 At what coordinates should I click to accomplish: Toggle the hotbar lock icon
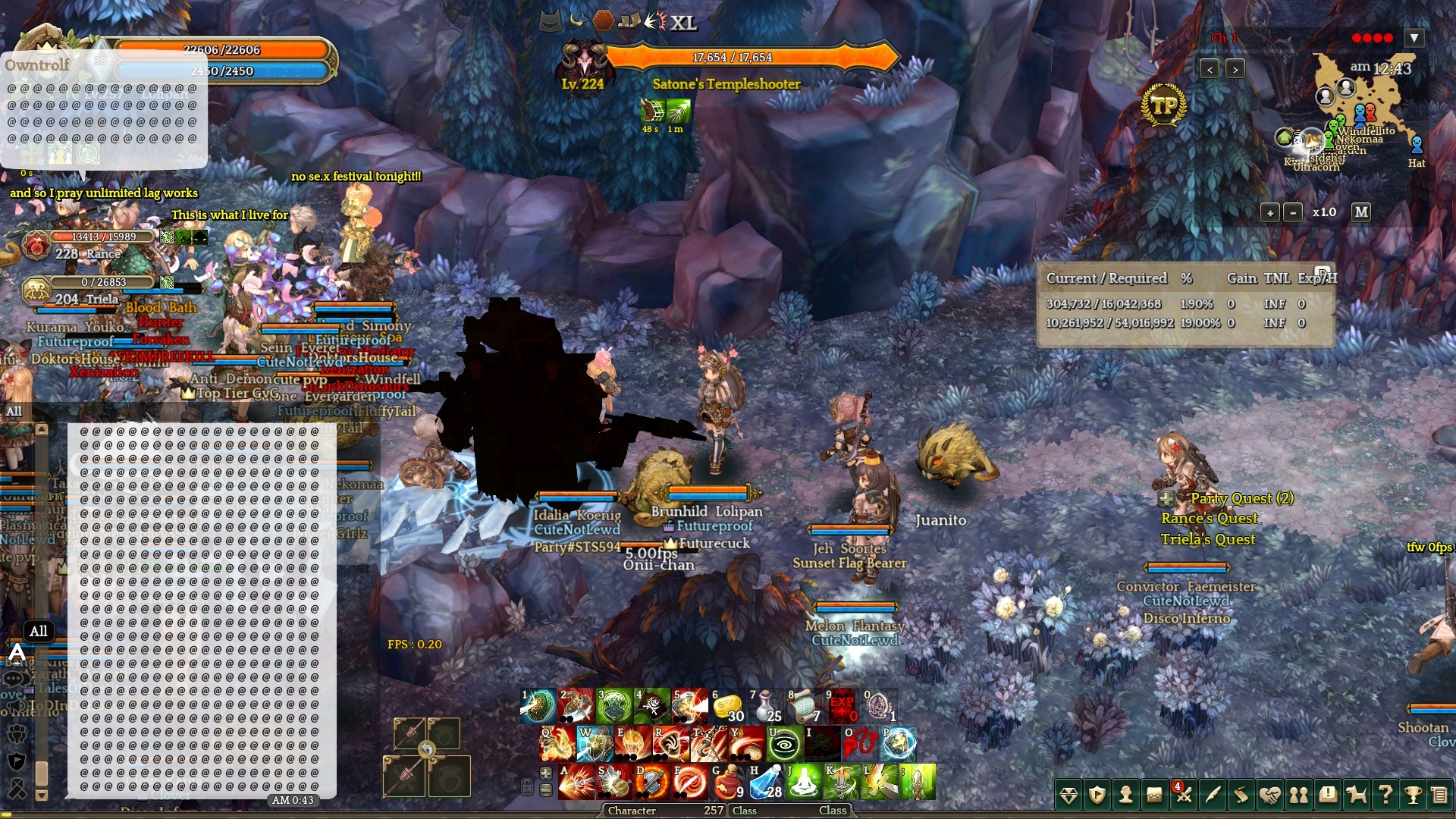coord(527,786)
